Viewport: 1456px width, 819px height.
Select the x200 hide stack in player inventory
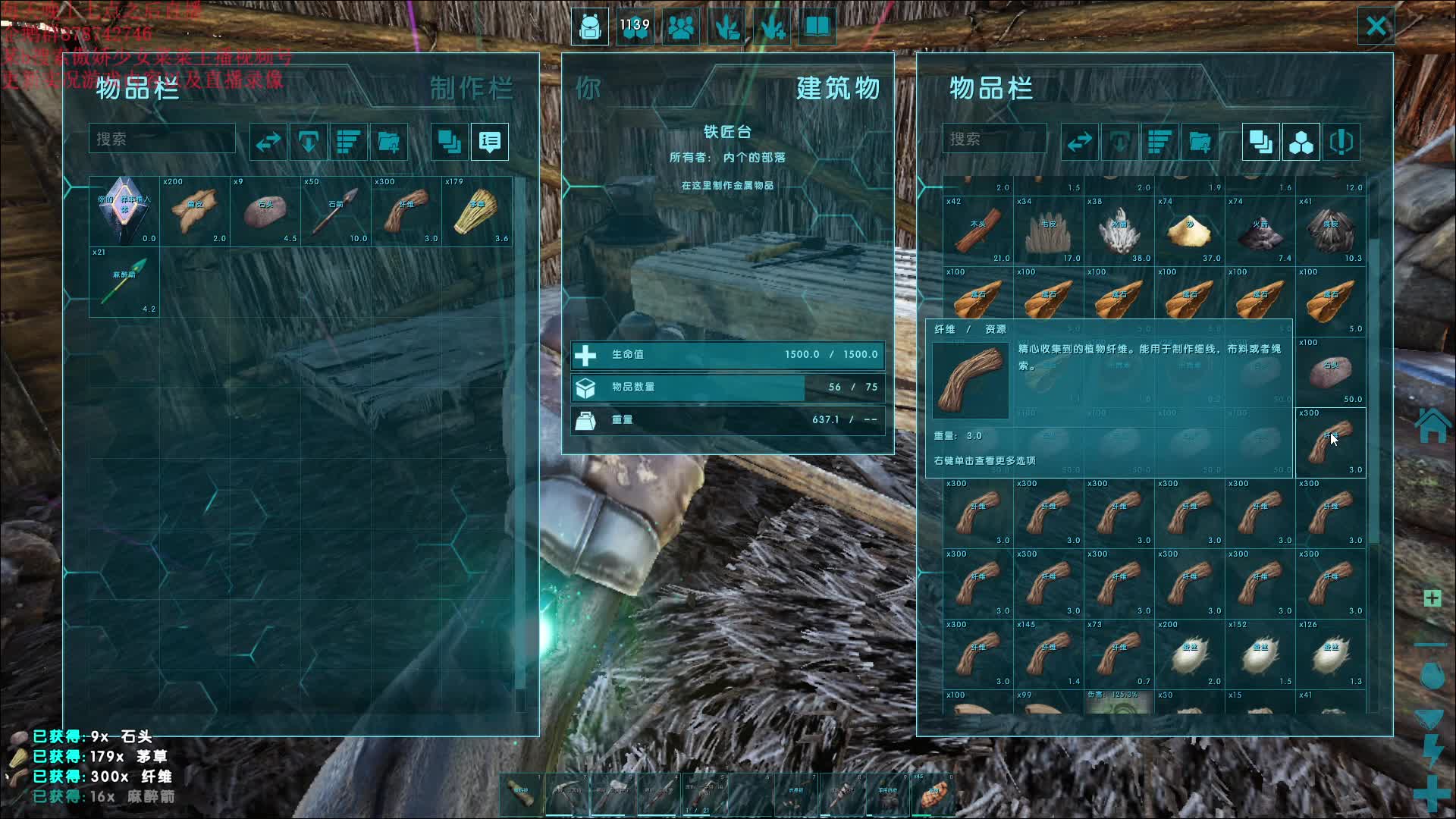195,212
